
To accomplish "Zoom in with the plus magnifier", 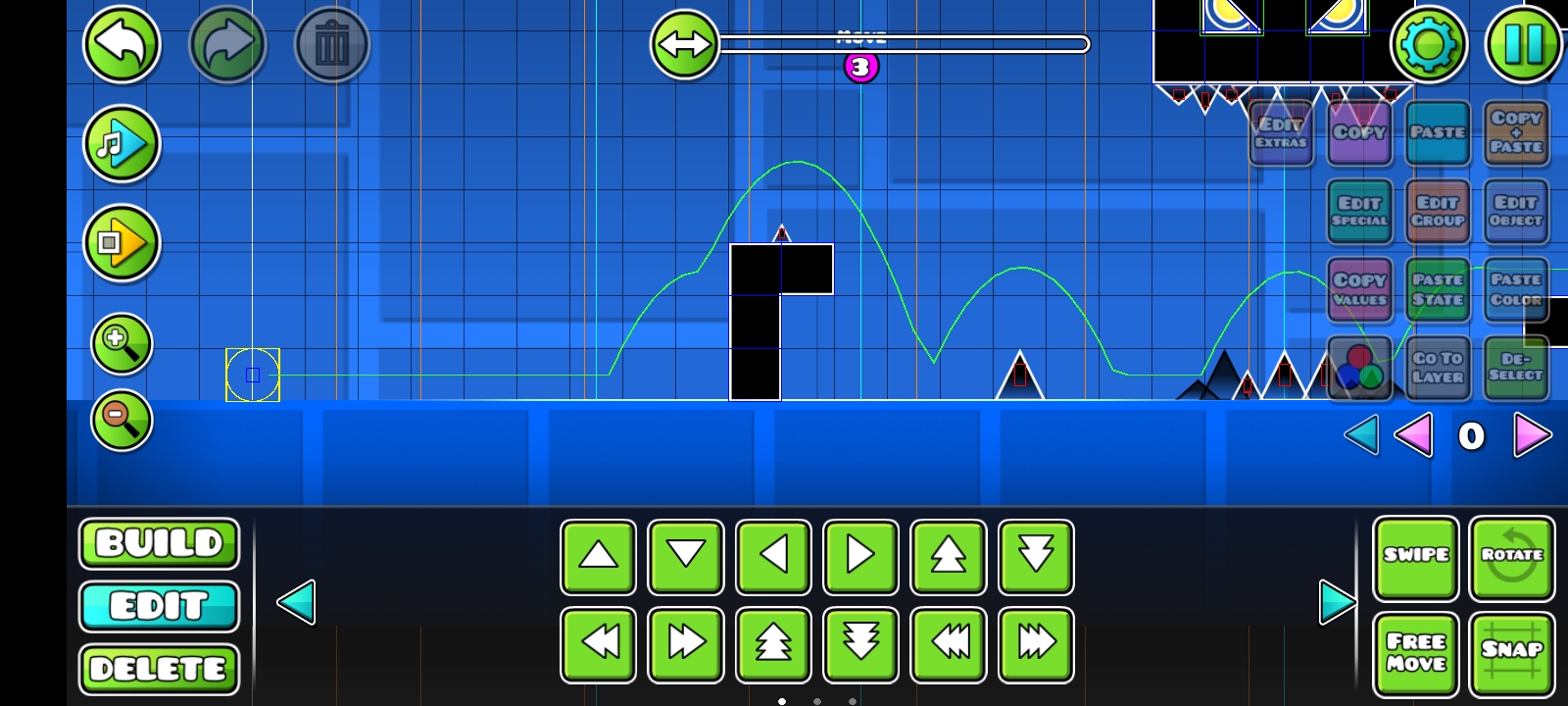I will pyautogui.click(x=122, y=343).
